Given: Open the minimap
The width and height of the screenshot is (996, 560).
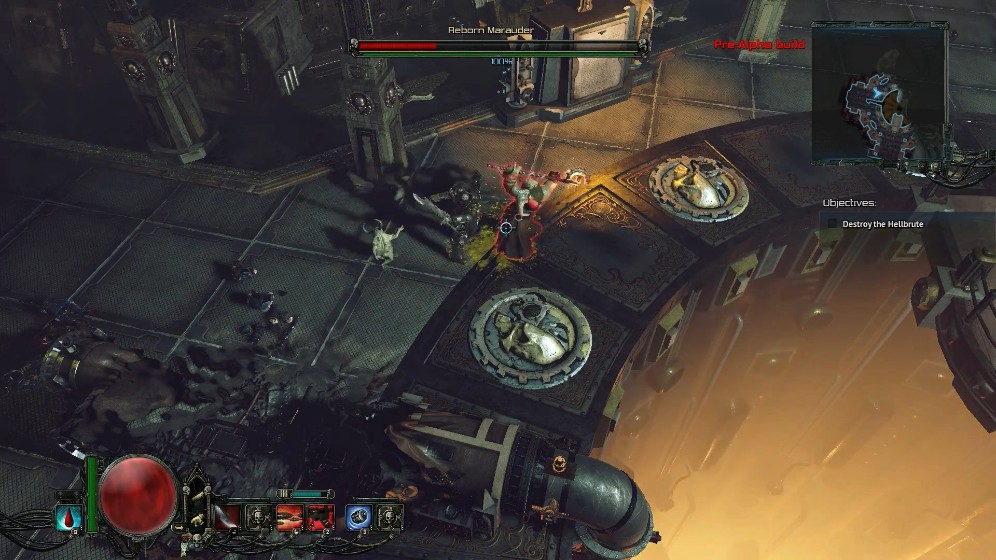Looking at the screenshot, I should tap(878, 95).
